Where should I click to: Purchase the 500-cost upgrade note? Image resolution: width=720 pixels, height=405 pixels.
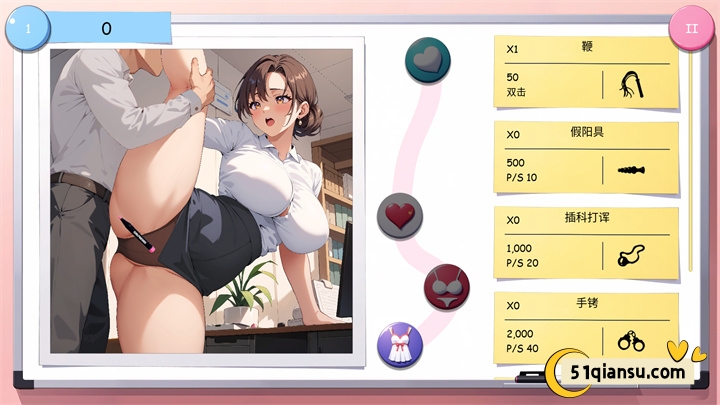[x=585, y=157]
